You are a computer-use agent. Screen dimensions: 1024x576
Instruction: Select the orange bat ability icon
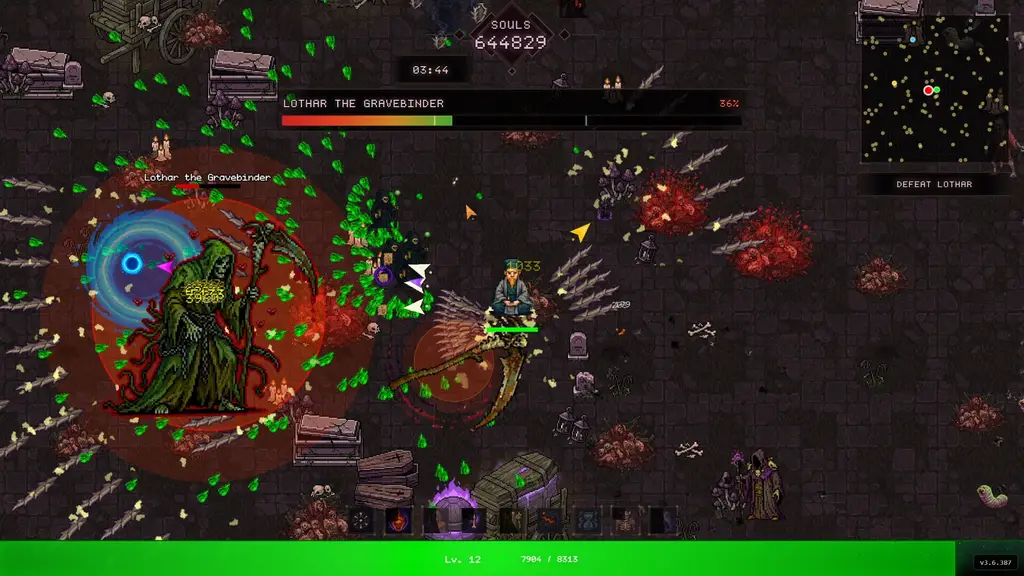pos(548,521)
